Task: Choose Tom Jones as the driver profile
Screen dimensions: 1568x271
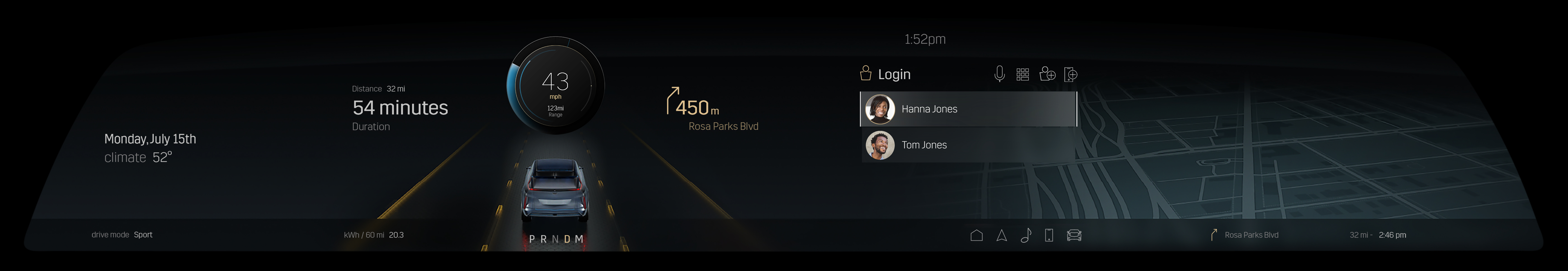Action: pyautogui.click(x=968, y=145)
